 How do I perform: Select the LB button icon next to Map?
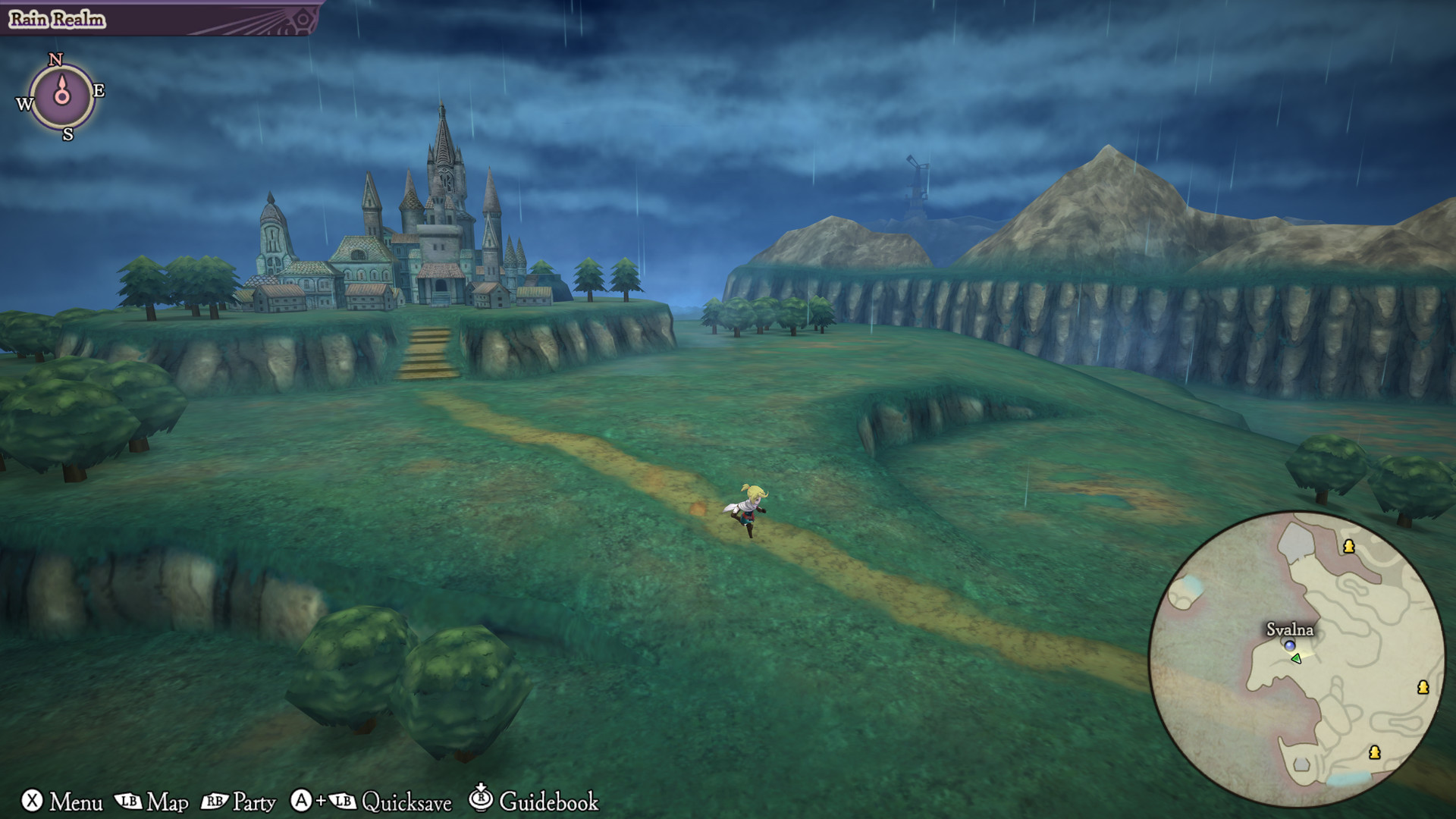pyautogui.click(x=129, y=801)
